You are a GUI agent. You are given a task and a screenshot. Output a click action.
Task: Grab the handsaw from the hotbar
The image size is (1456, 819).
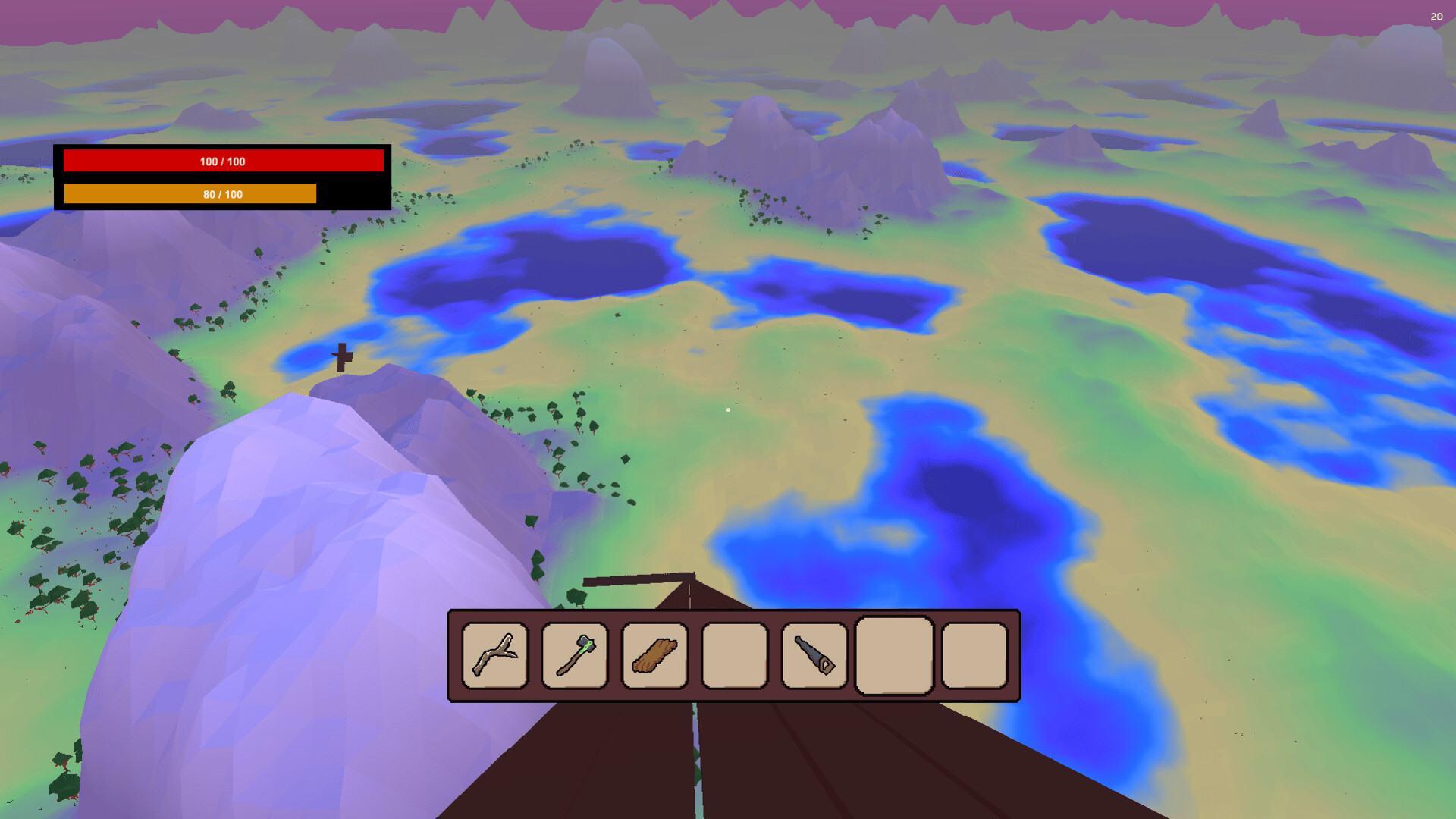[x=813, y=657]
